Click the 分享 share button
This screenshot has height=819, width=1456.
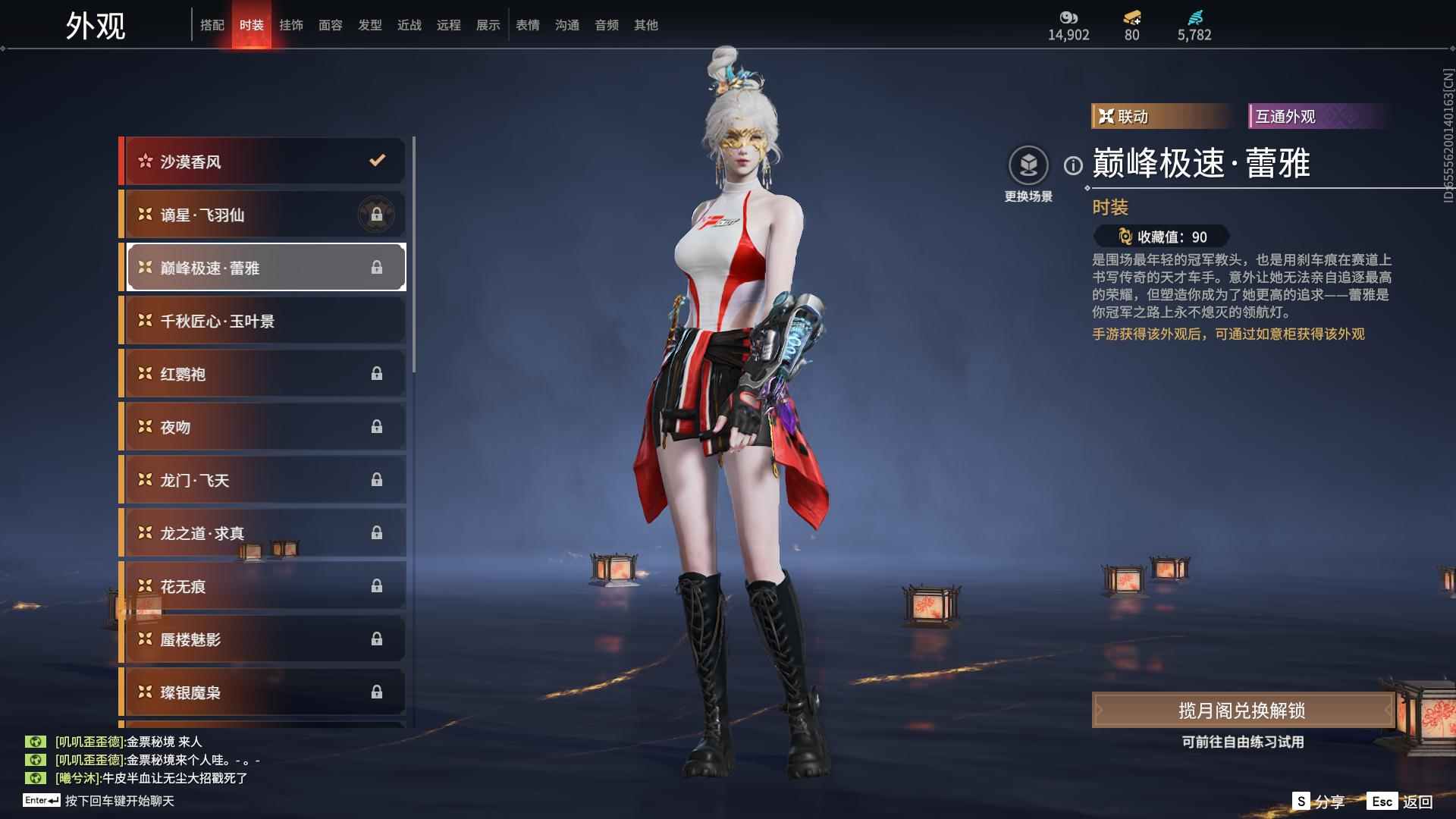[1319, 802]
